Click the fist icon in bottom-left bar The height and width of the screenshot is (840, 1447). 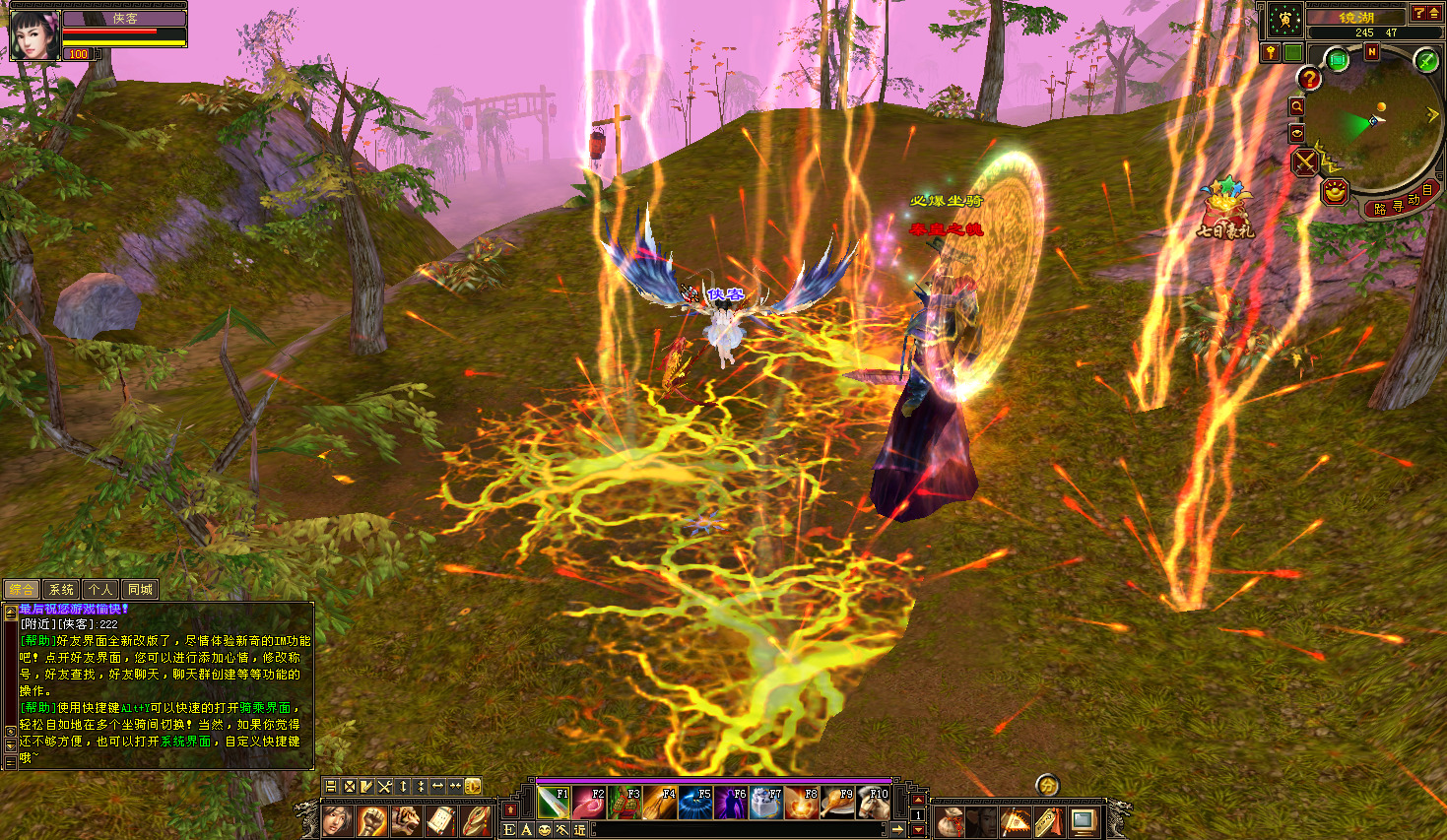tap(372, 820)
